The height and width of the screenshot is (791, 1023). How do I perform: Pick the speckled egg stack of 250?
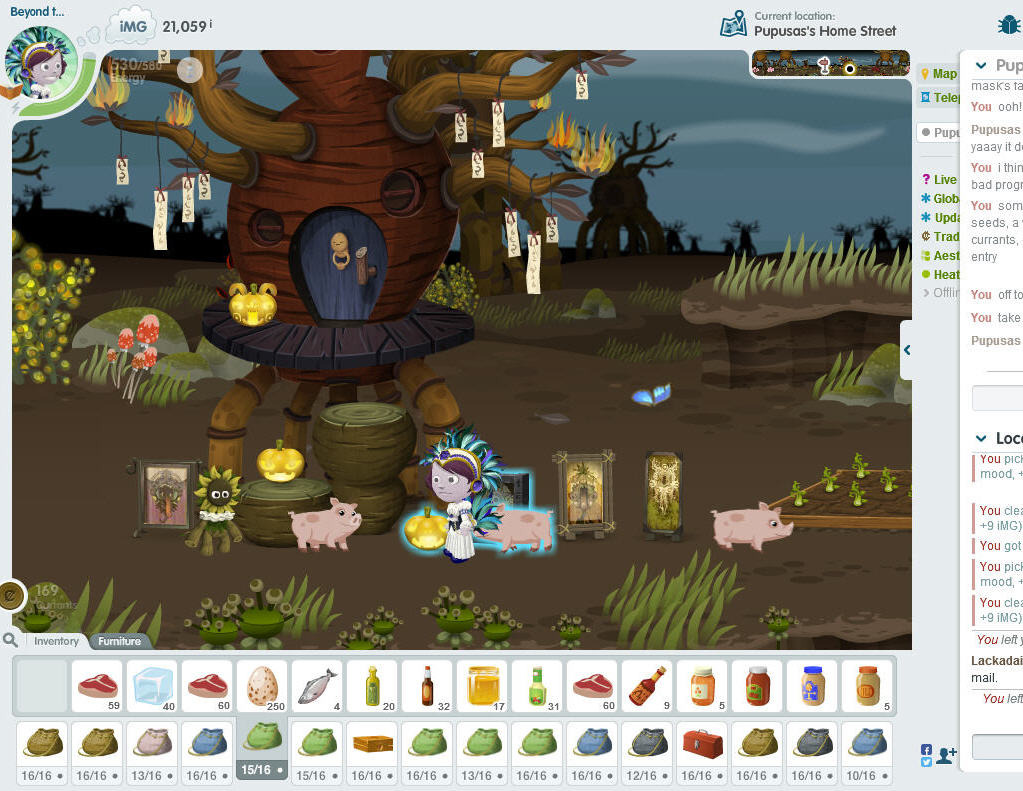click(262, 686)
